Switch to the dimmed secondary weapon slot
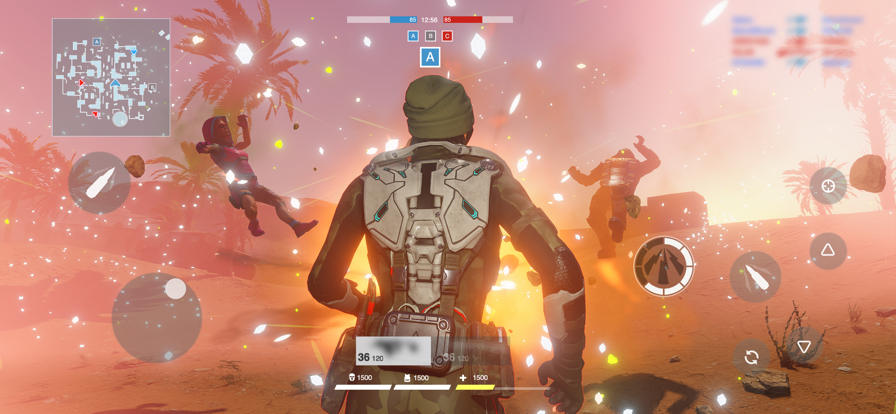This screenshot has height=414, width=896. [468, 356]
